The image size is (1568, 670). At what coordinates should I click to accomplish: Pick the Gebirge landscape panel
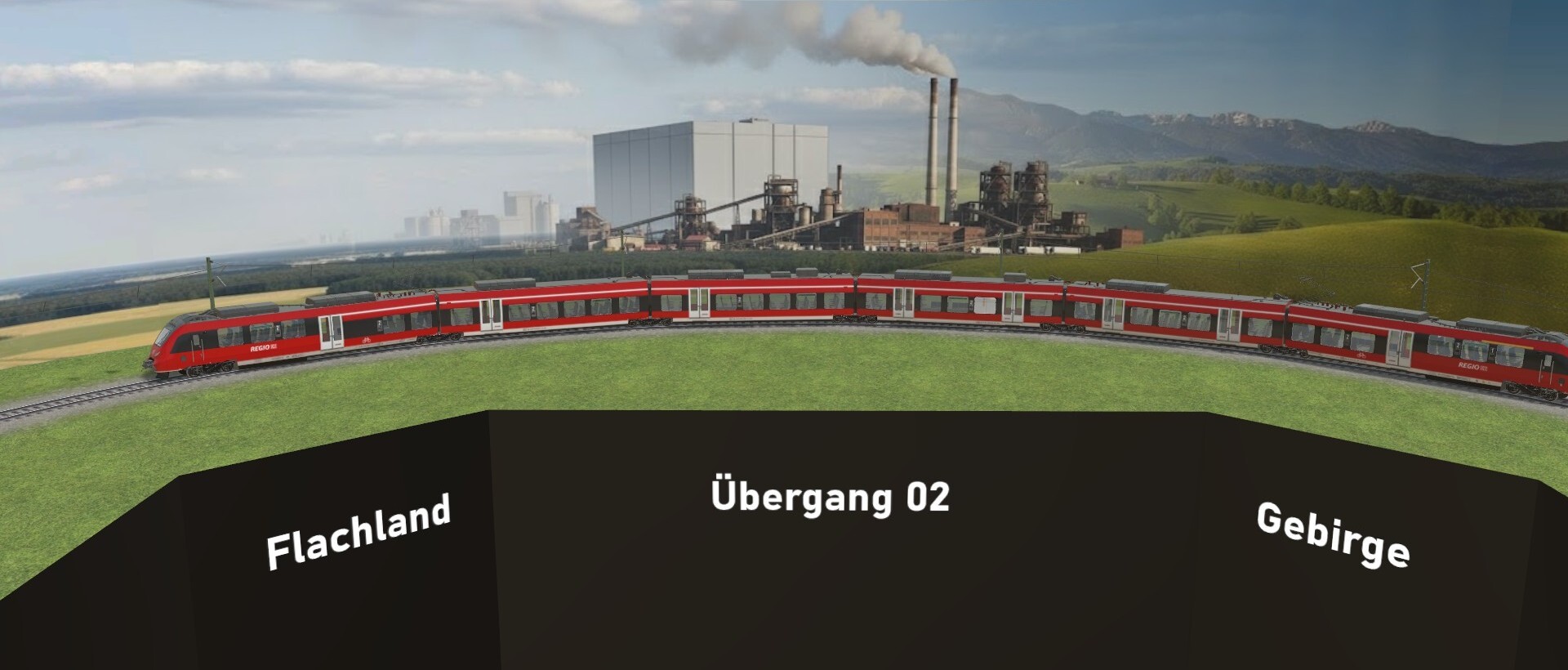1333,535
